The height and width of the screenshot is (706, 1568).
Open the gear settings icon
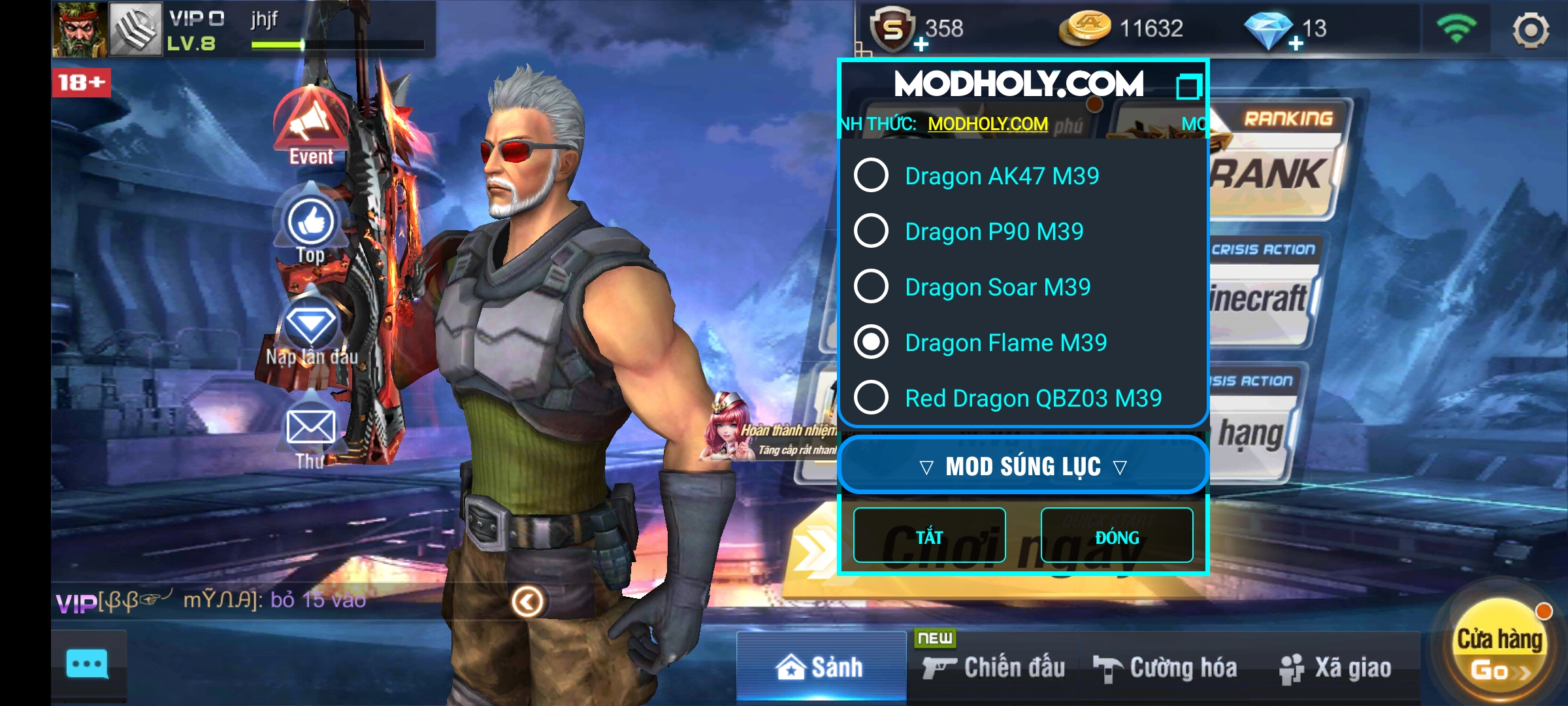[x=1530, y=30]
